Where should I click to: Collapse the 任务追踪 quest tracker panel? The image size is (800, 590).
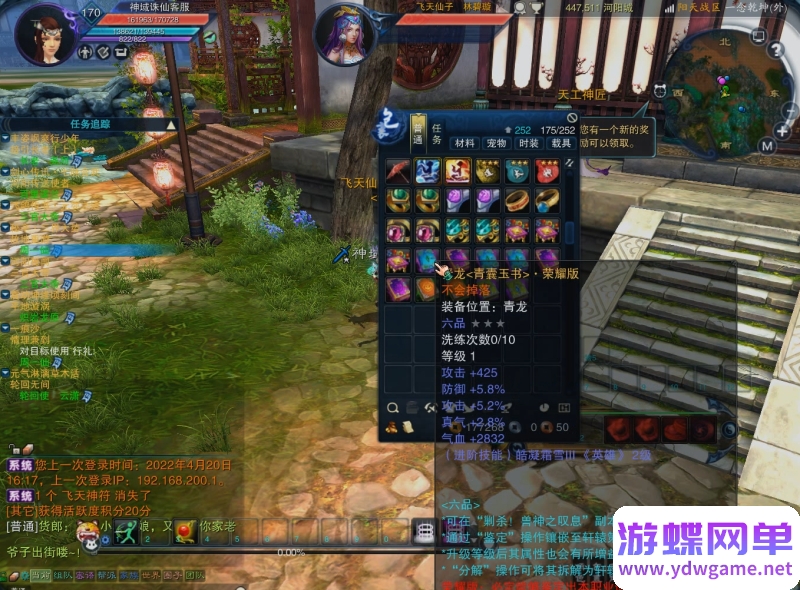[171, 125]
